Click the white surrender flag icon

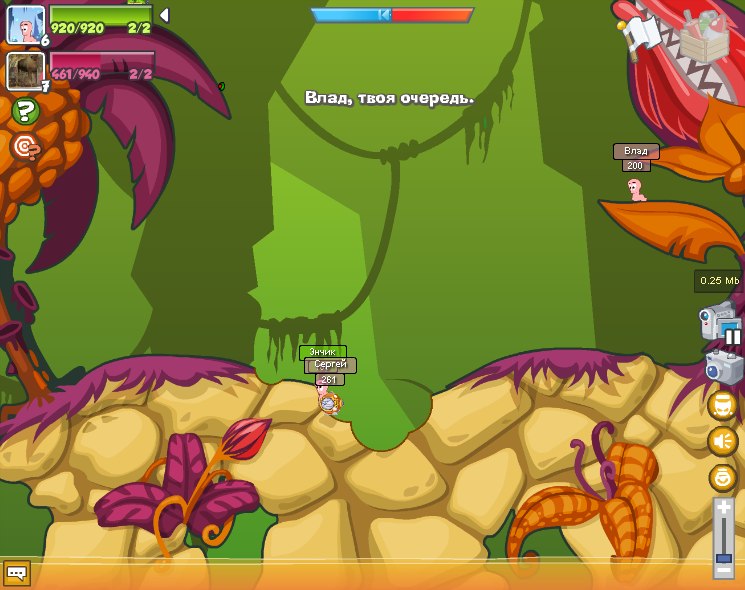point(640,33)
